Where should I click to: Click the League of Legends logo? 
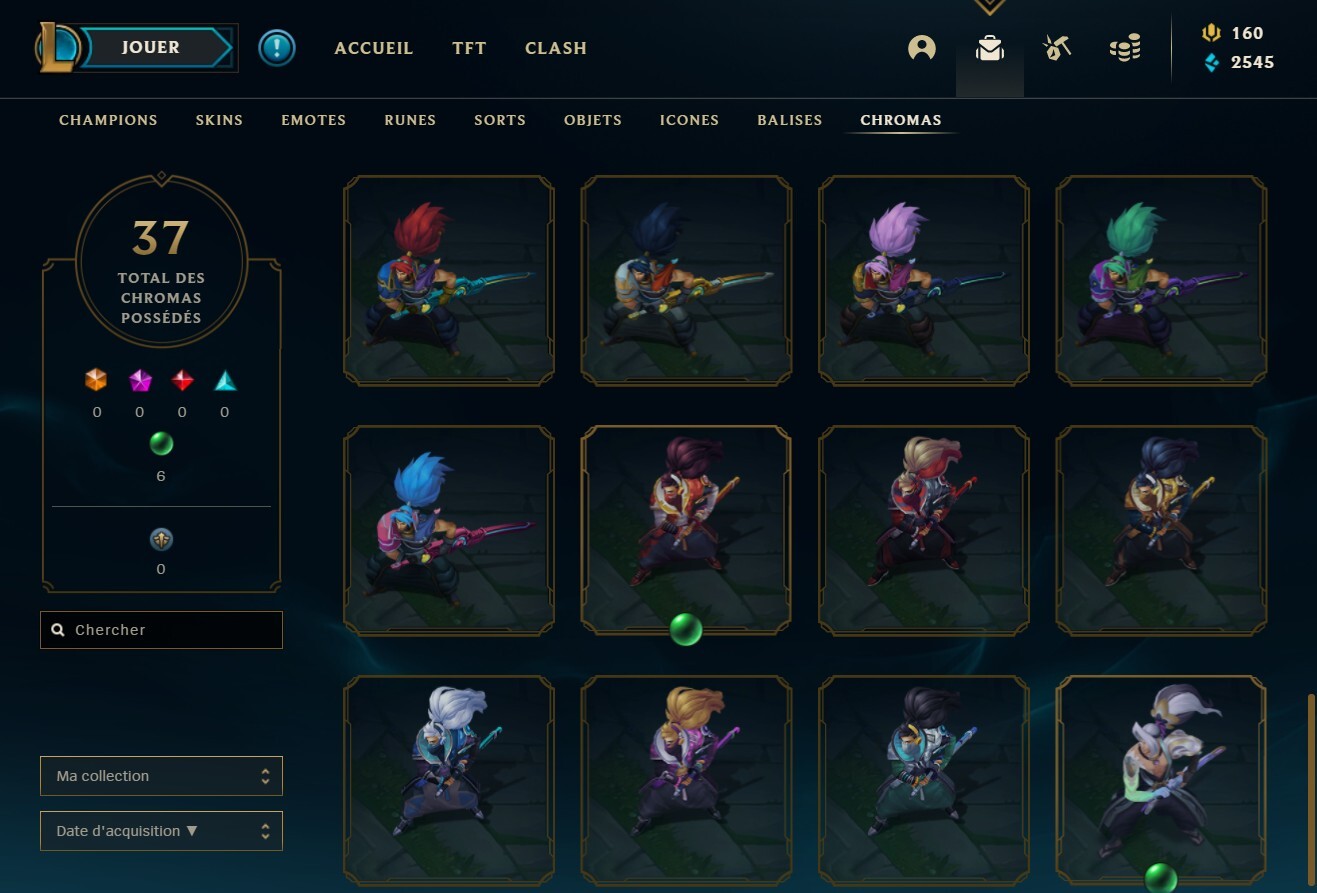click(x=60, y=47)
